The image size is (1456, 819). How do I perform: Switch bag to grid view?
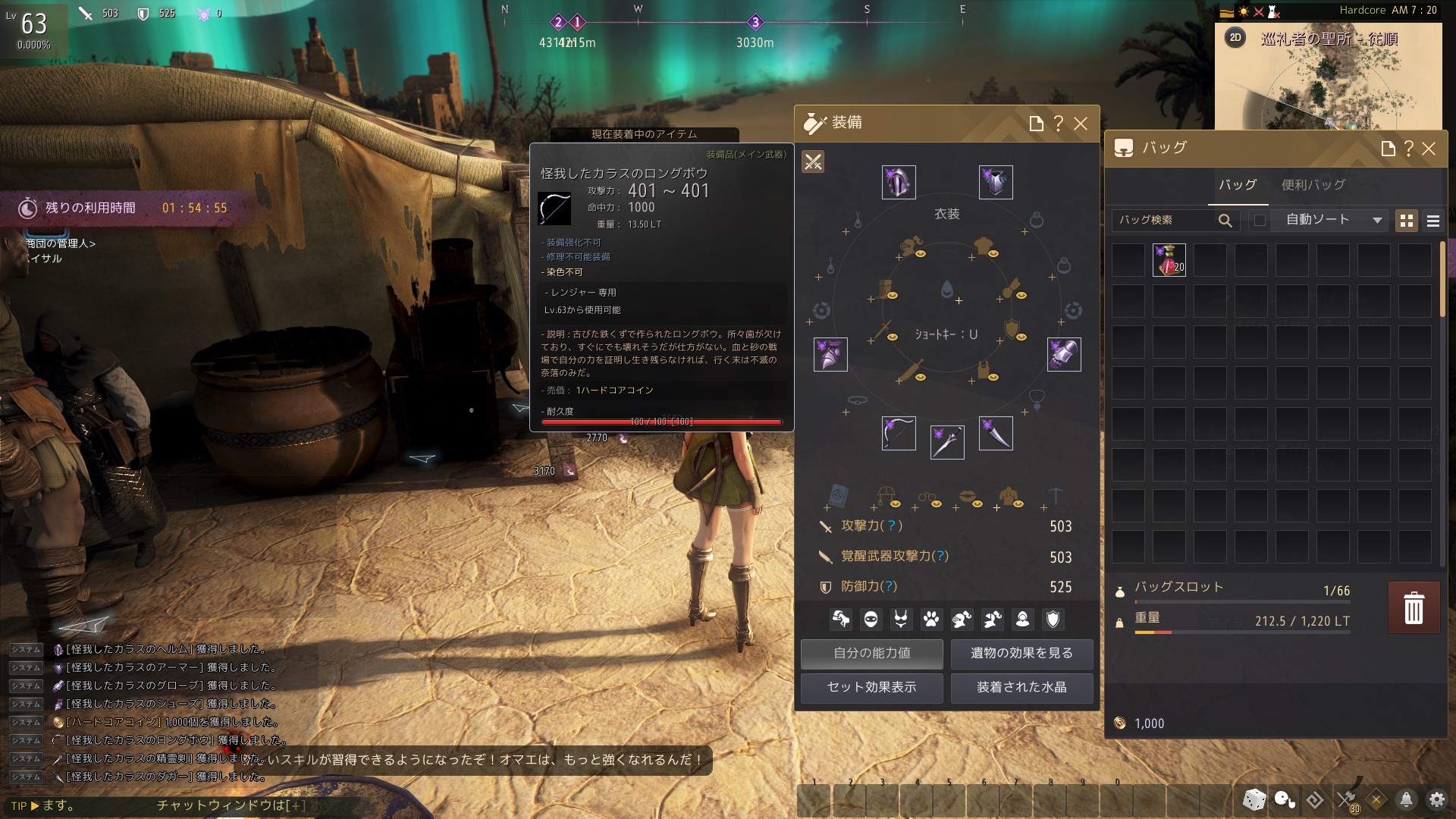[x=1407, y=221]
